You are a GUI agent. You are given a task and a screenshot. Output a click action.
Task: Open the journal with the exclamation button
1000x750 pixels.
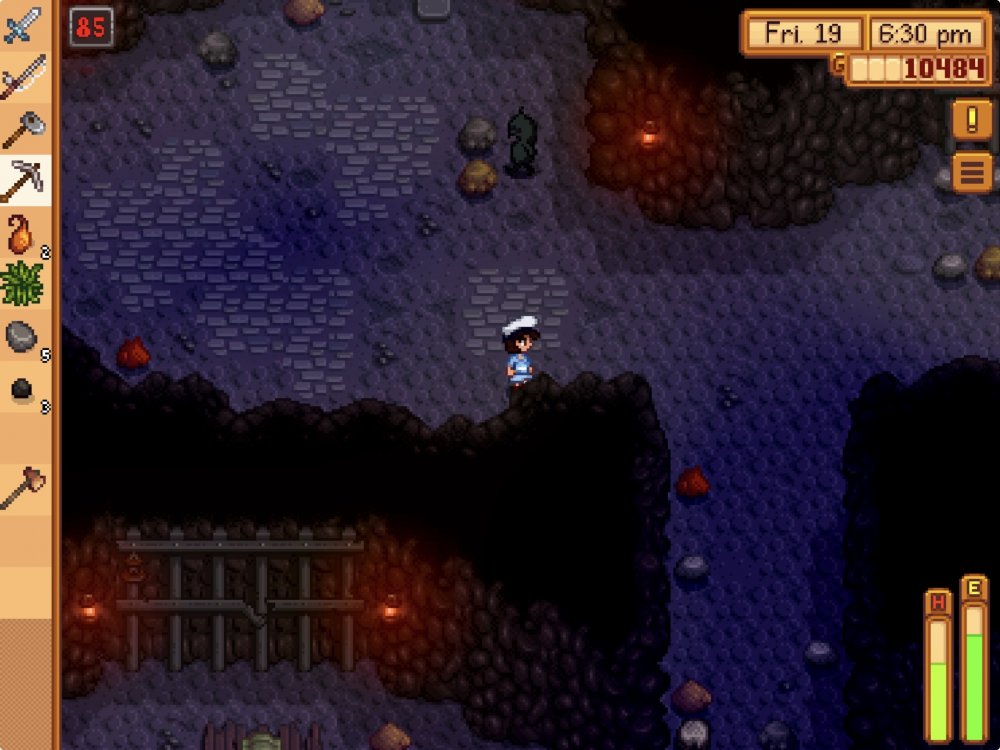pos(971,120)
